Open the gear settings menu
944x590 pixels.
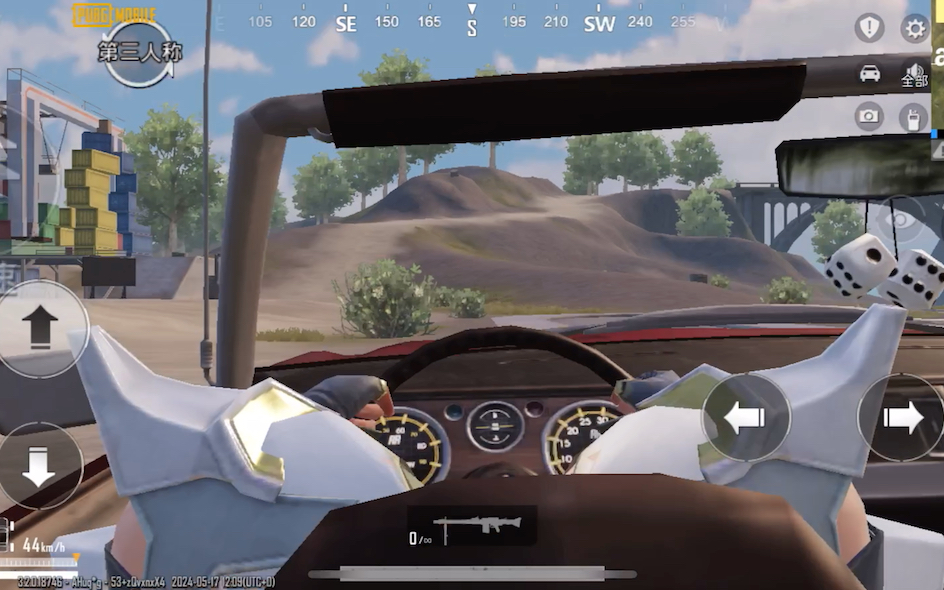coord(915,28)
